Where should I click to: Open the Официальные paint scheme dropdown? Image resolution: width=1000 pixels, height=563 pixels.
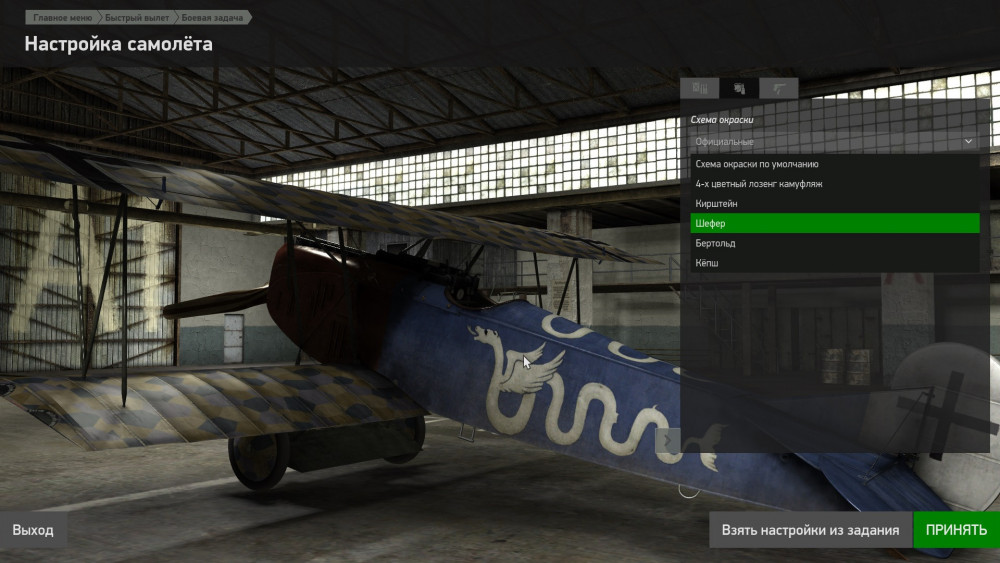(834, 142)
